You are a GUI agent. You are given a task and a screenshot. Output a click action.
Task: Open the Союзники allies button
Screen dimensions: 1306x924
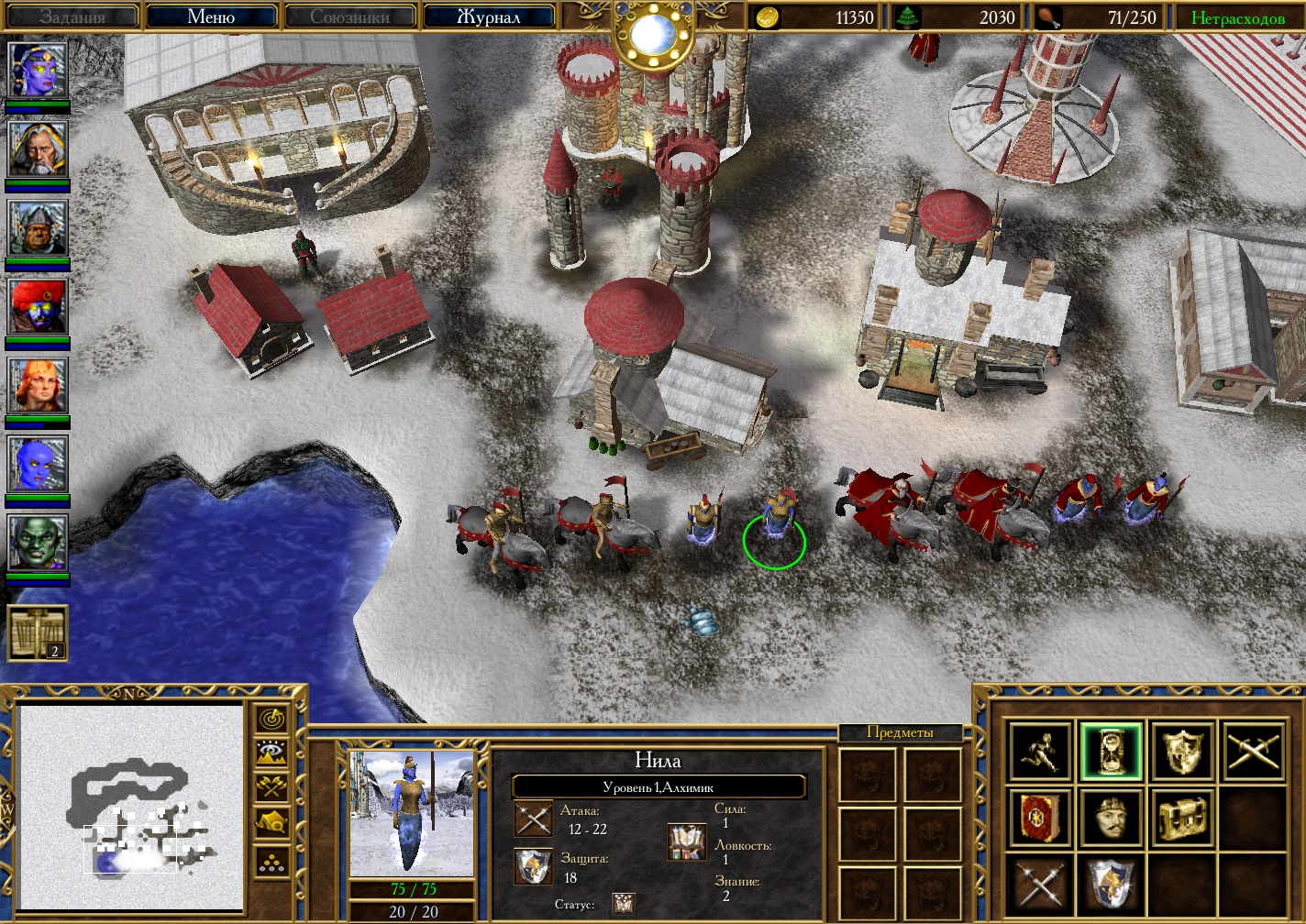click(x=349, y=16)
